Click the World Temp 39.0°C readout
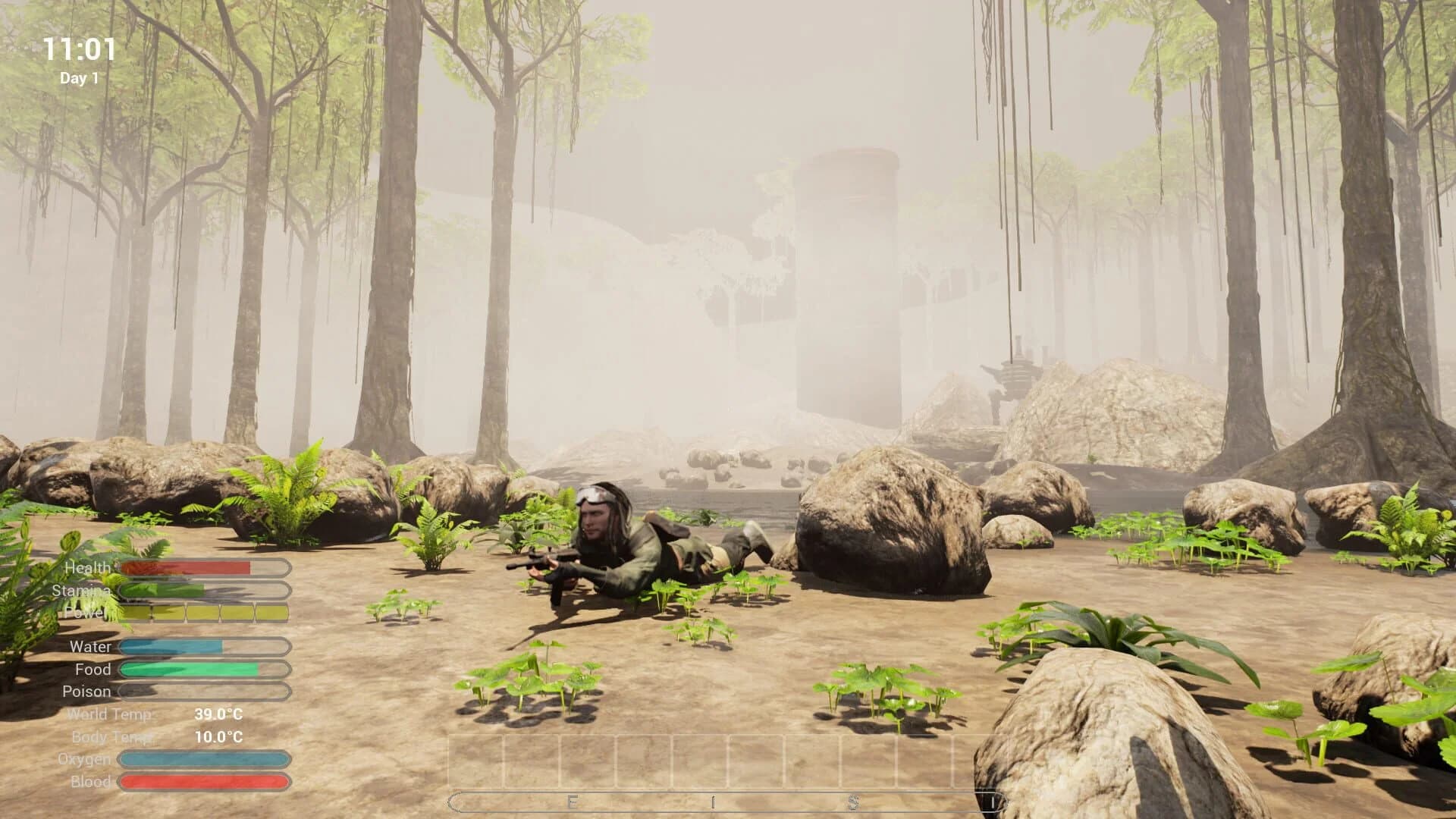Screen dimensions: 1456x819 (x=218, y=714)
